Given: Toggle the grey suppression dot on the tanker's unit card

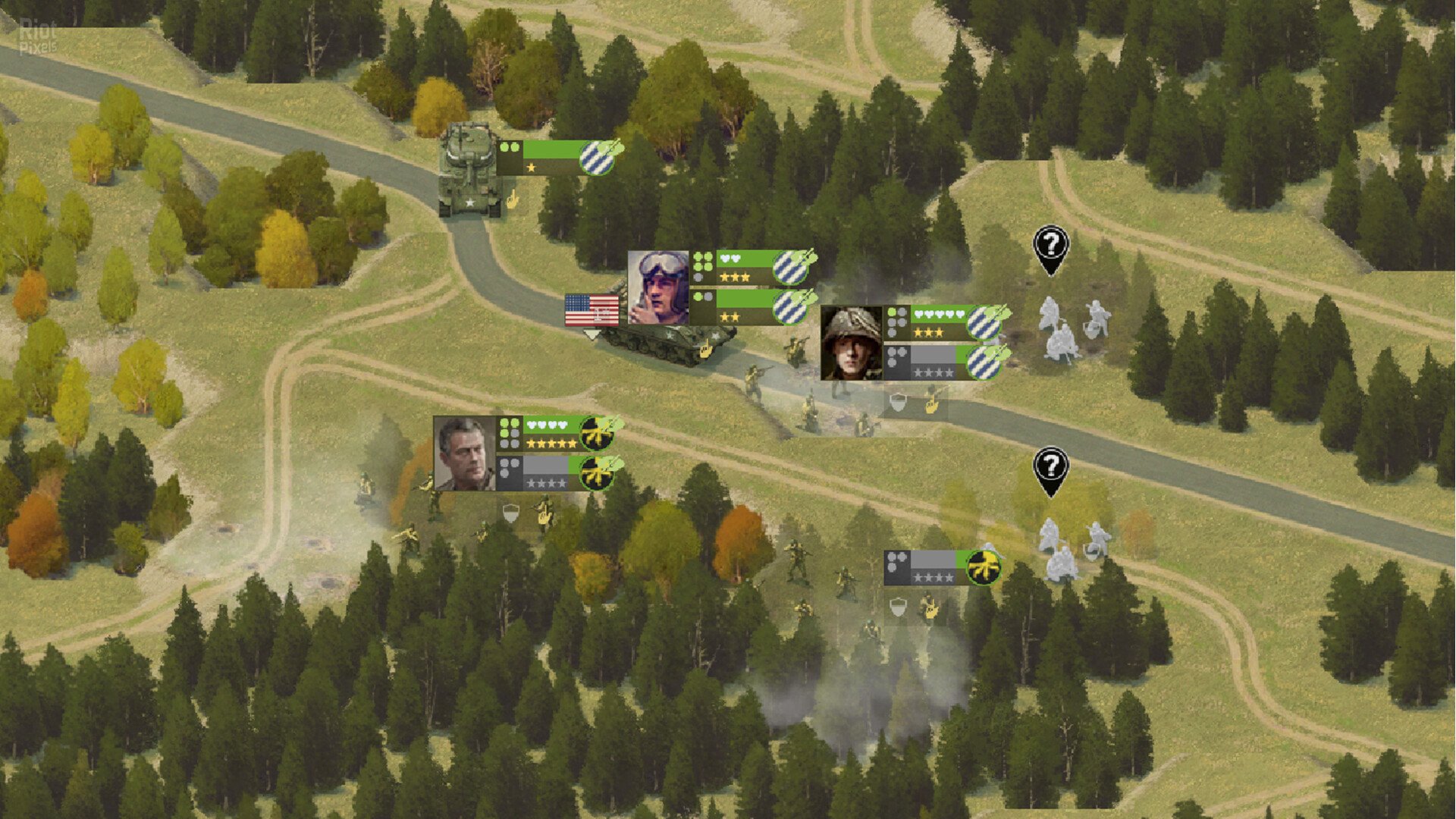Looking at the screenshot, I should click(x=698, y=278).
